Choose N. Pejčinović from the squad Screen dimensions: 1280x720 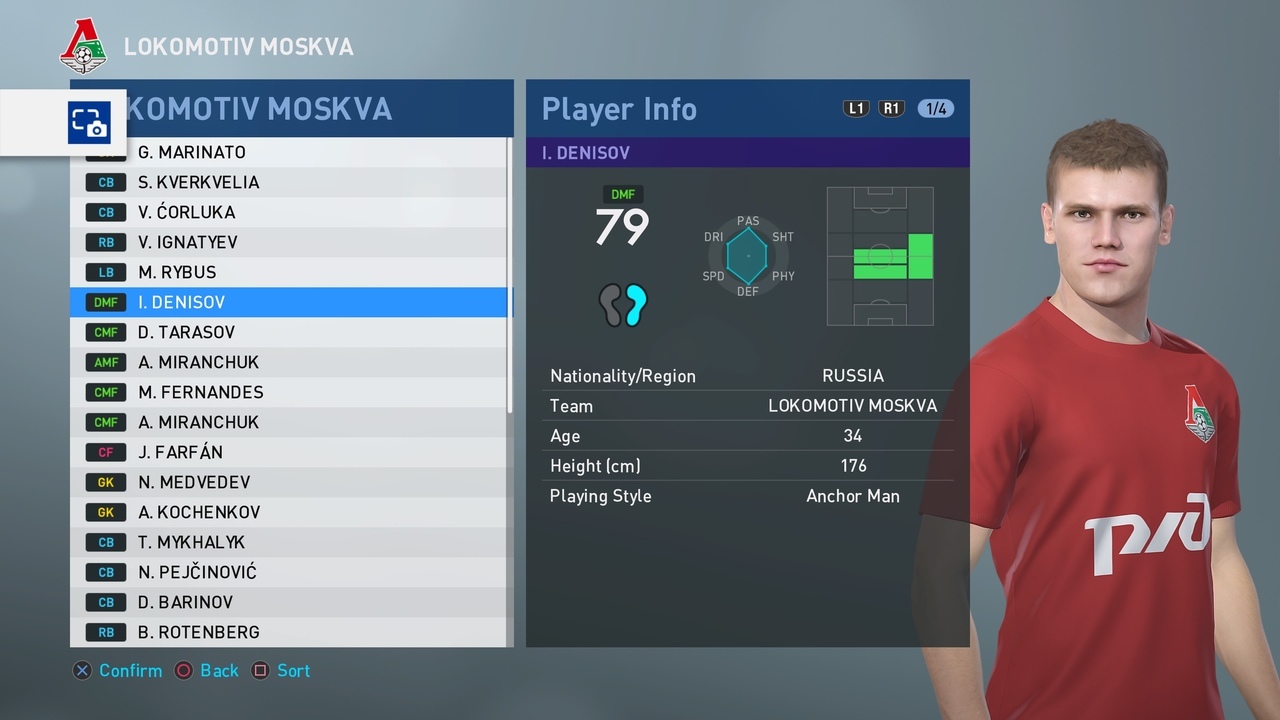click(x=290, y=572)
